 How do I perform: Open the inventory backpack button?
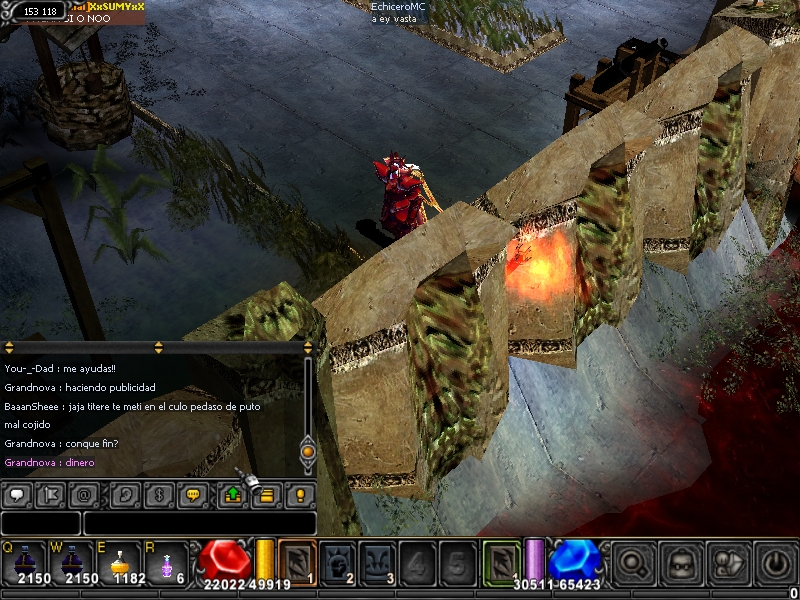[x=682, y=562]
